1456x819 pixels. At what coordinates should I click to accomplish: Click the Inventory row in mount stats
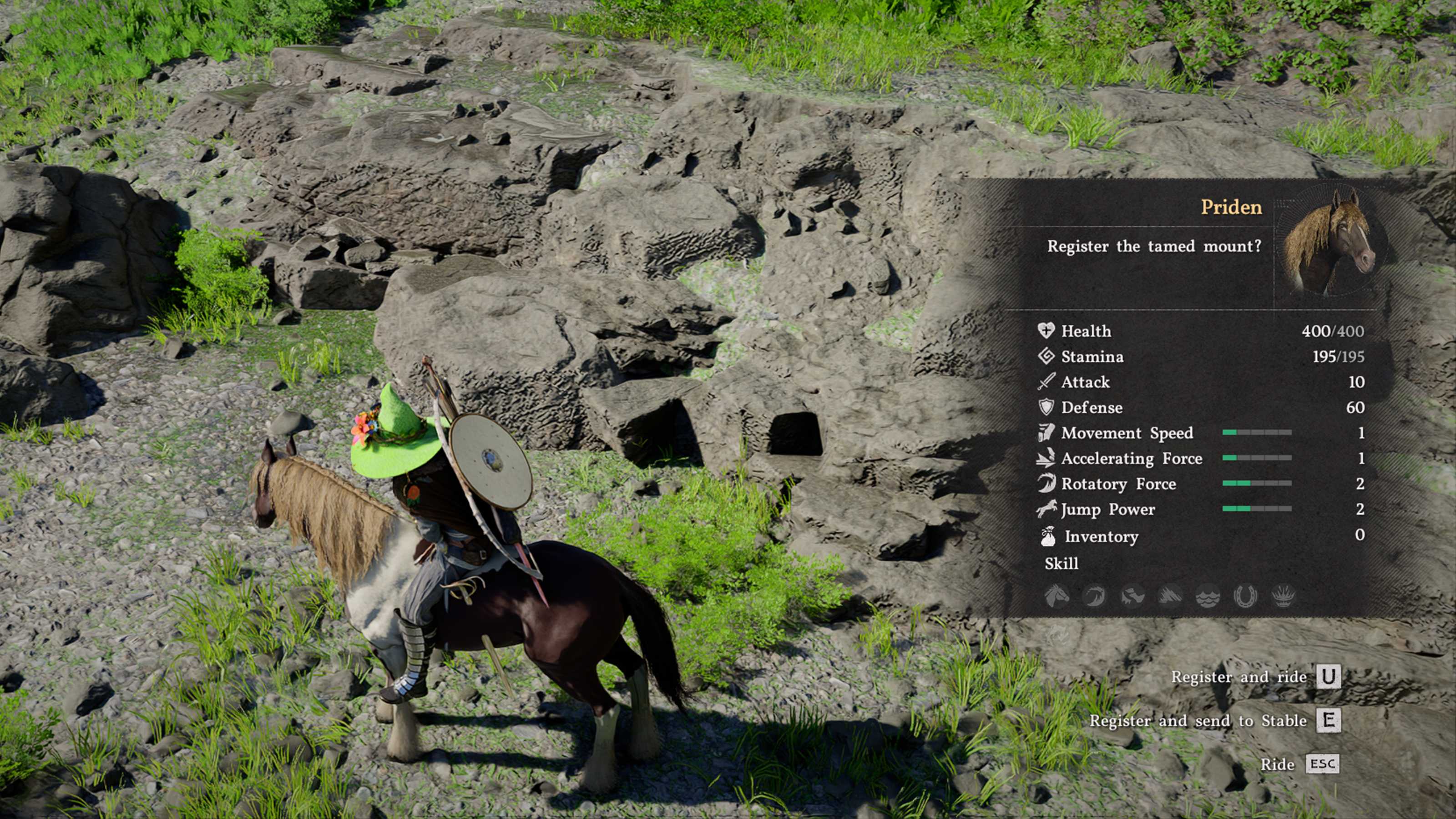[1201, 536]
